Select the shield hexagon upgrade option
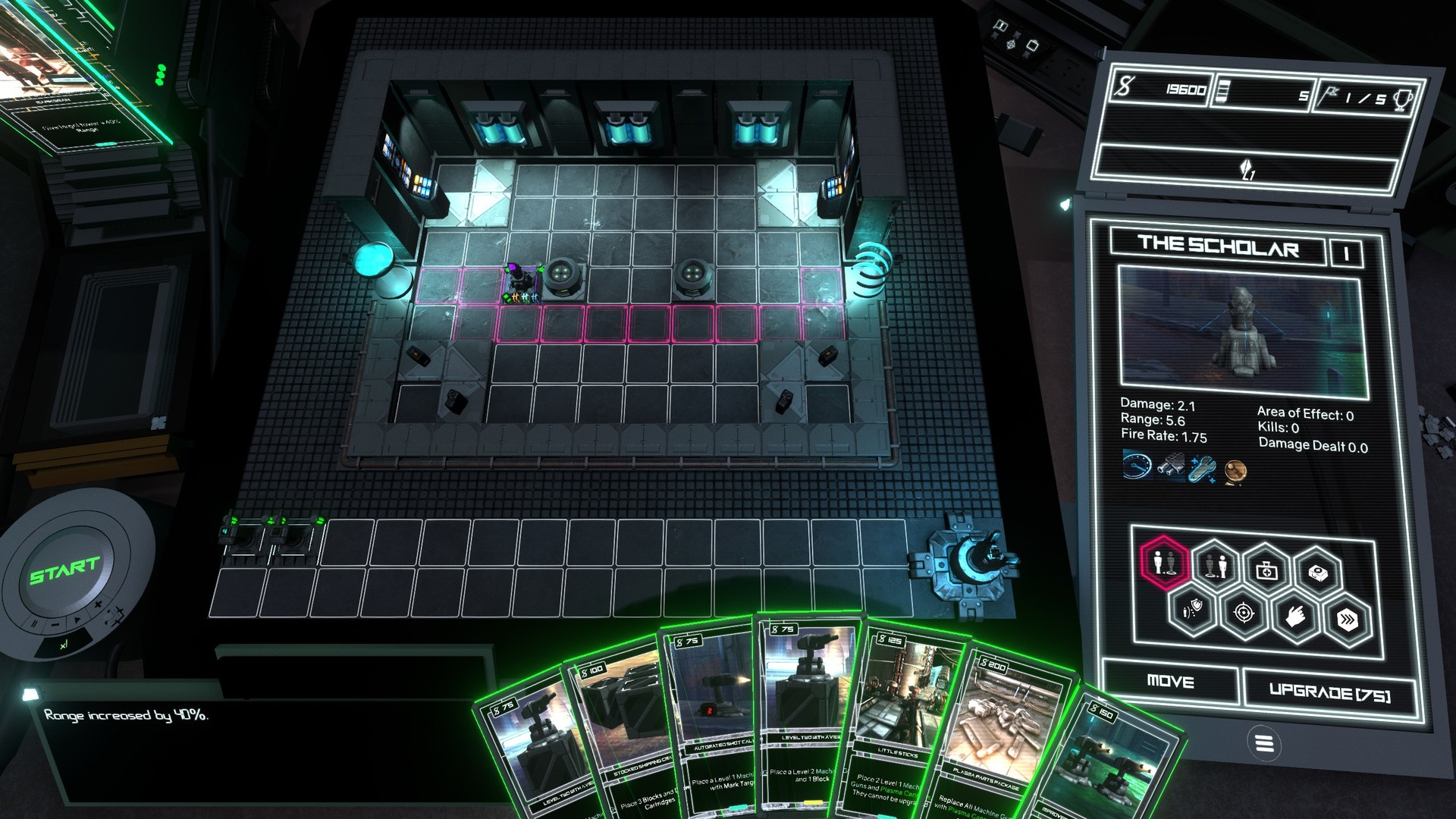This screenshot has height=819, width=1456. click(1191, 613)
